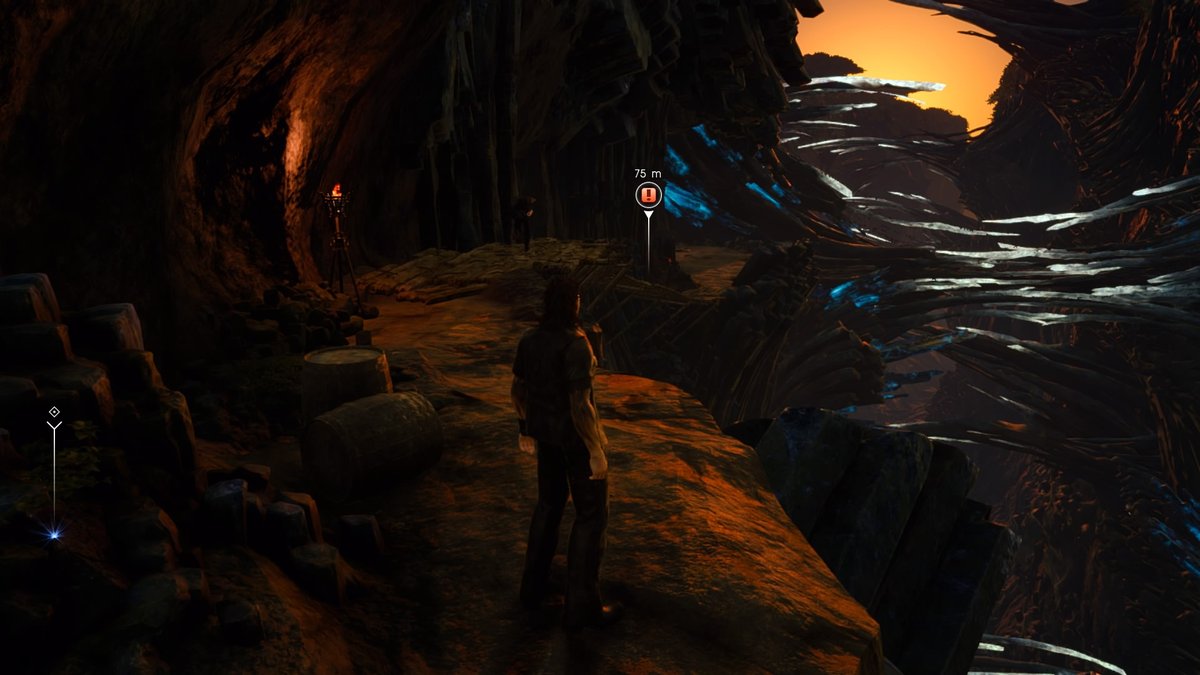Select the small diamond item marker
This screenshot has height=675, width=1200.
[x=54, y=412]
